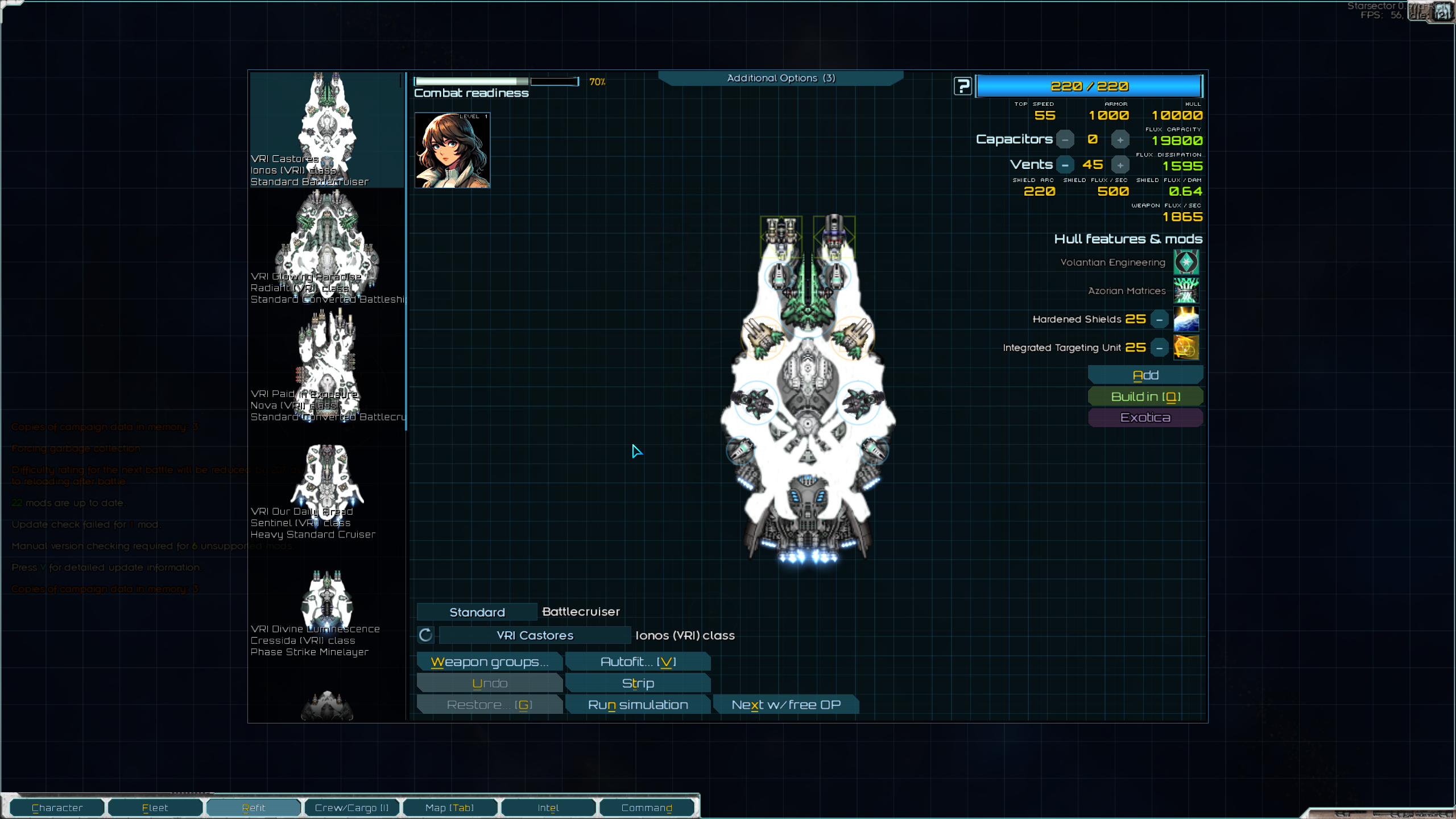Decrease the Vents count
Screen dimensions: 1456x819
1065,166
